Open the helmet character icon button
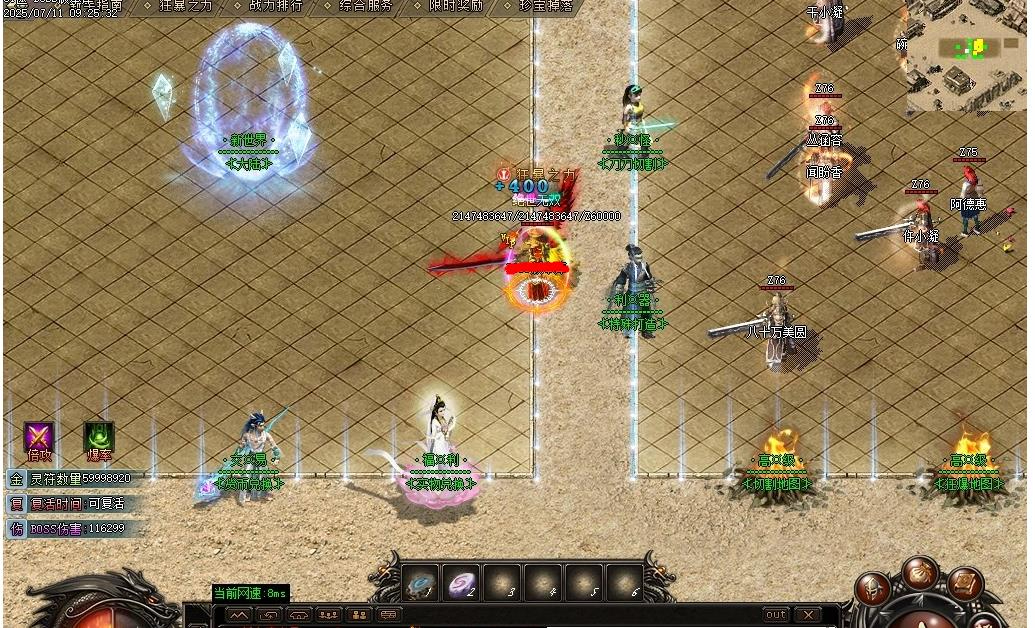Screen dimensions: 1035x628 pyautogui.click(x=873, y=590)
